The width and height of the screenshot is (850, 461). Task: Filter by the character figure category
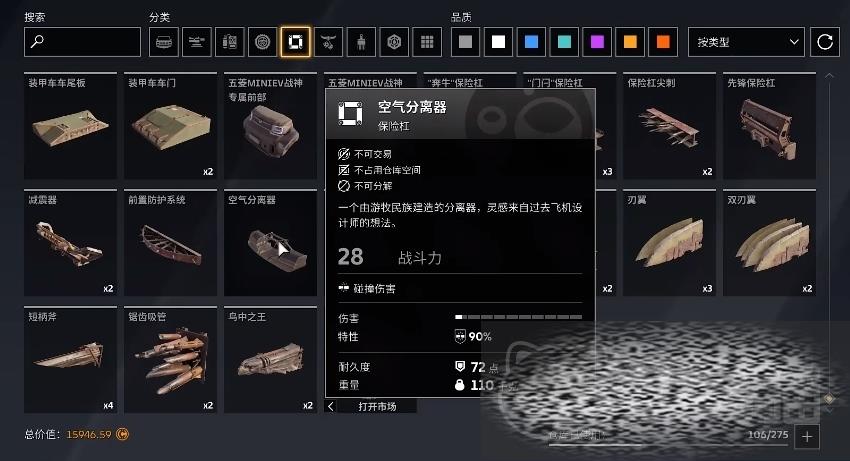[361, 42]
